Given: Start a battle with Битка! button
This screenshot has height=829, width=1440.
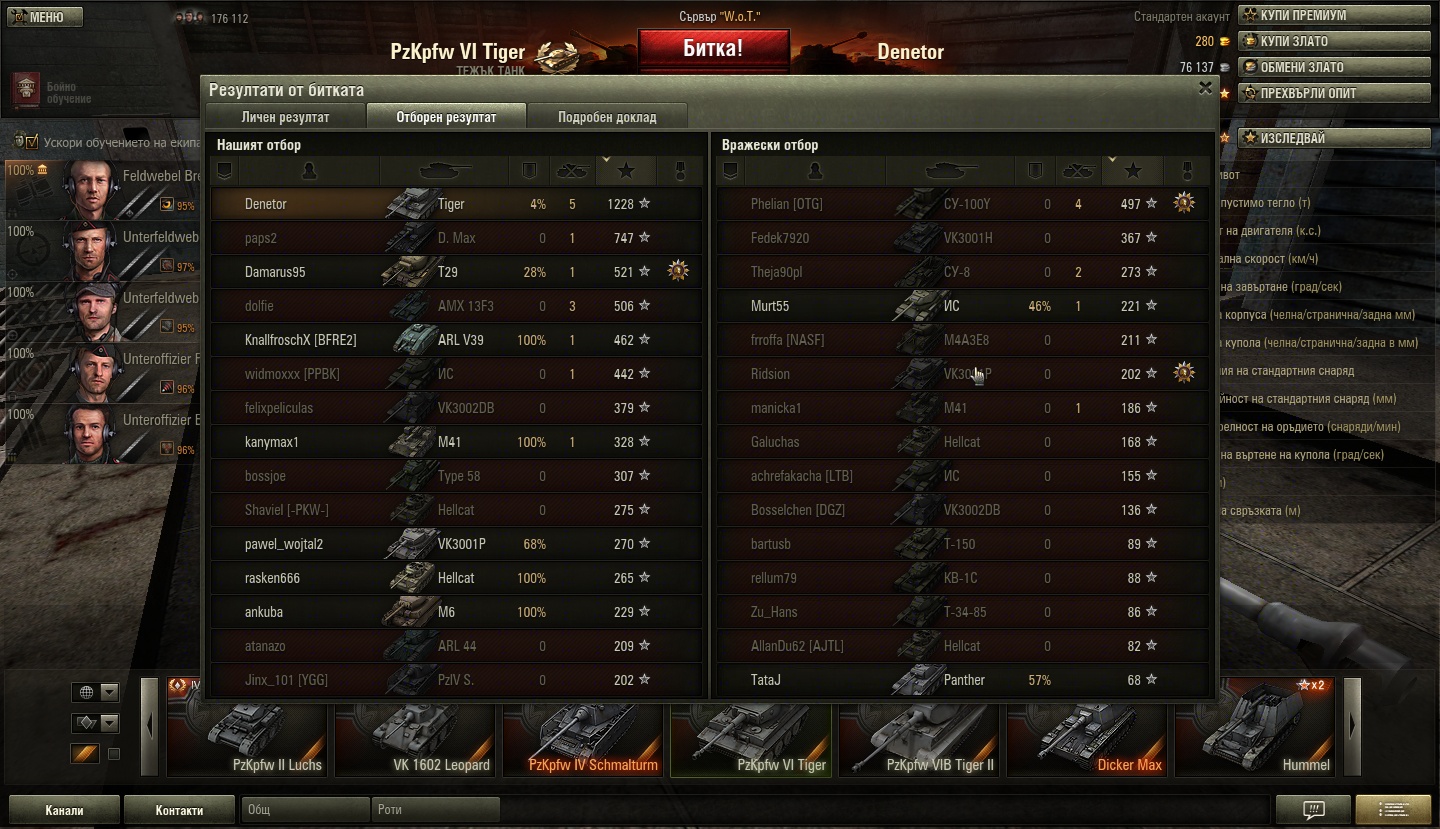Looking at the screenshot, I should [713, 49].
